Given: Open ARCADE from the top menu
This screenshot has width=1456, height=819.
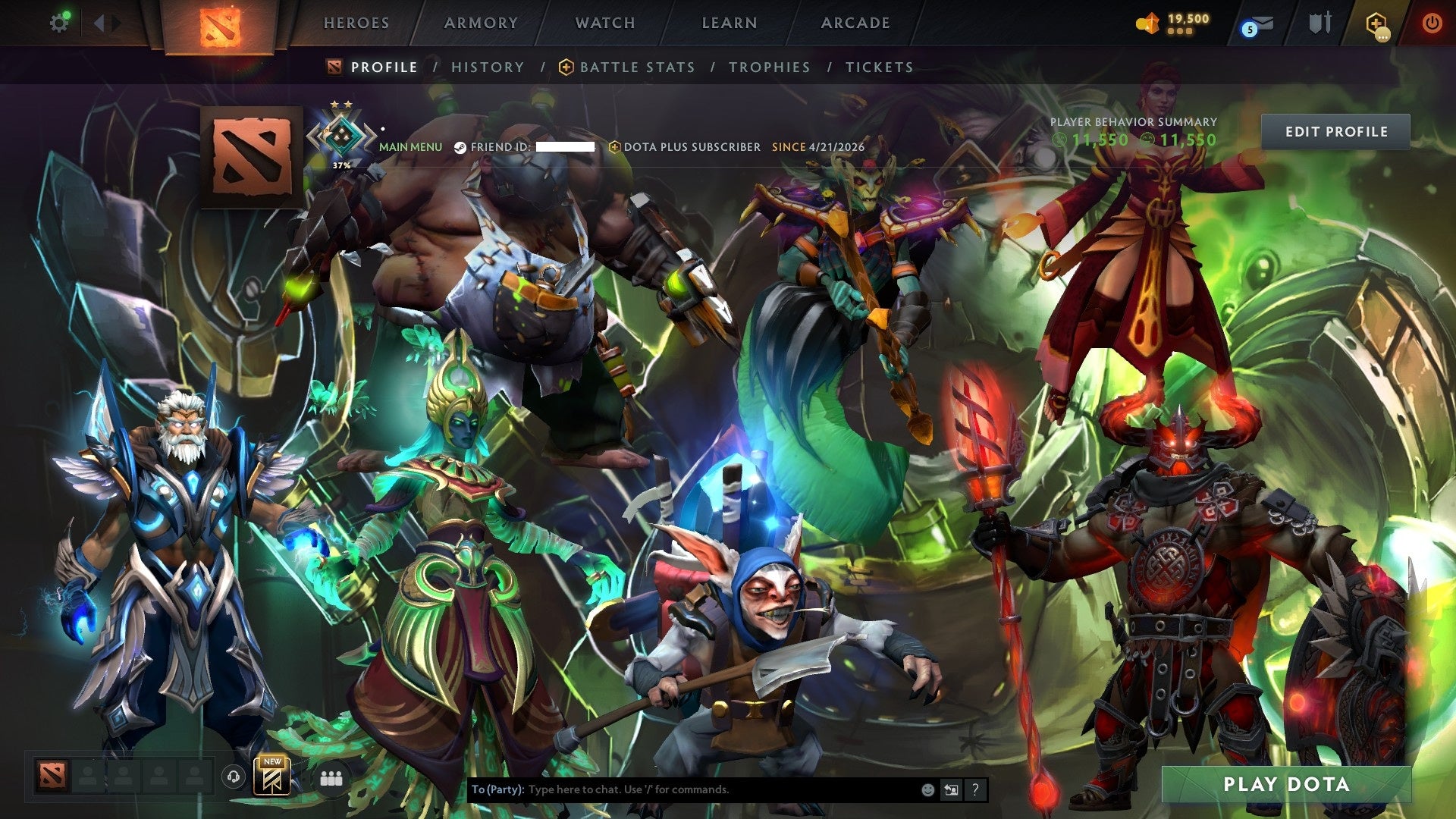Looking at the screenshot, I should click(854, 23).
